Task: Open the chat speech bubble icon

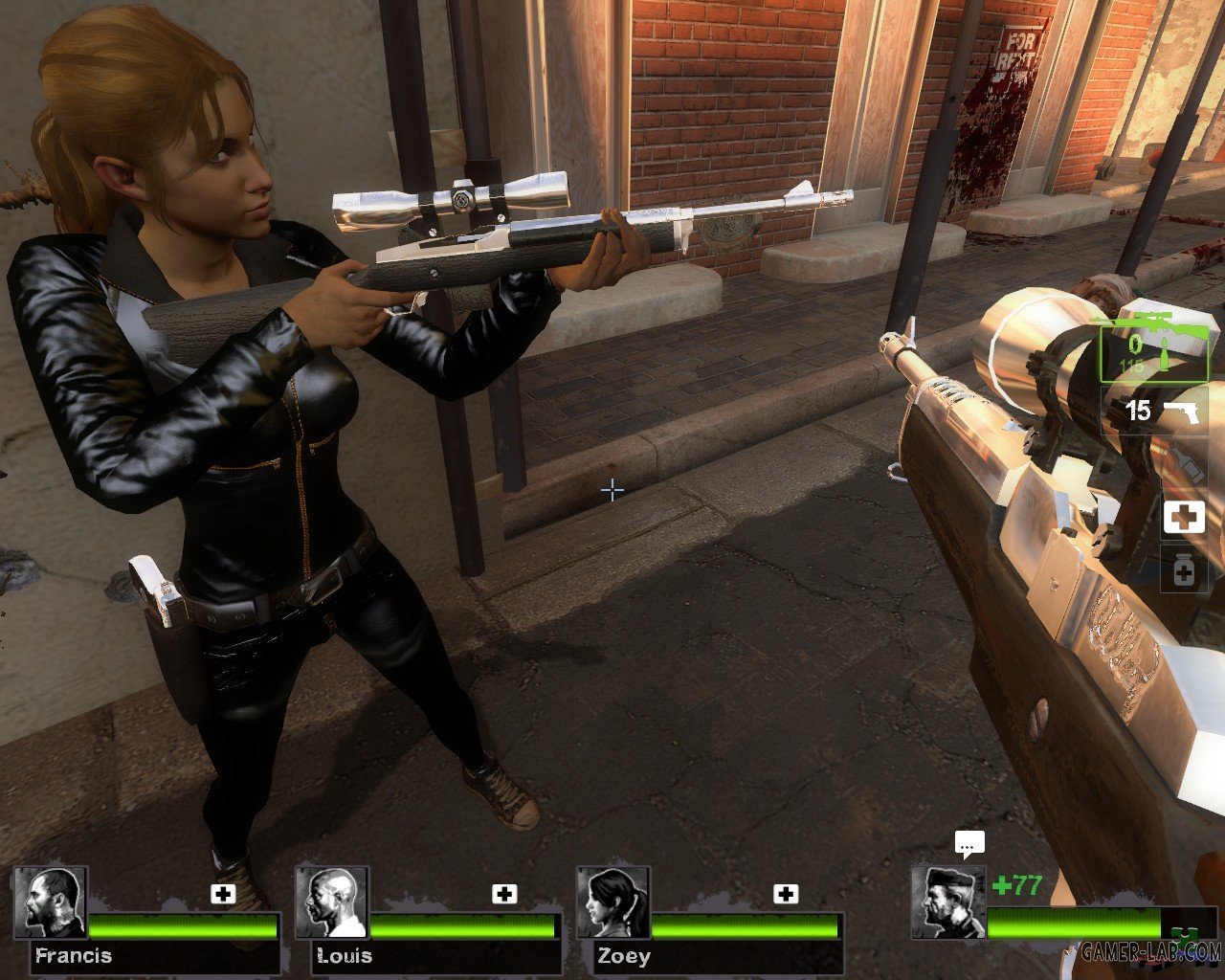Action: coord(969,845)
